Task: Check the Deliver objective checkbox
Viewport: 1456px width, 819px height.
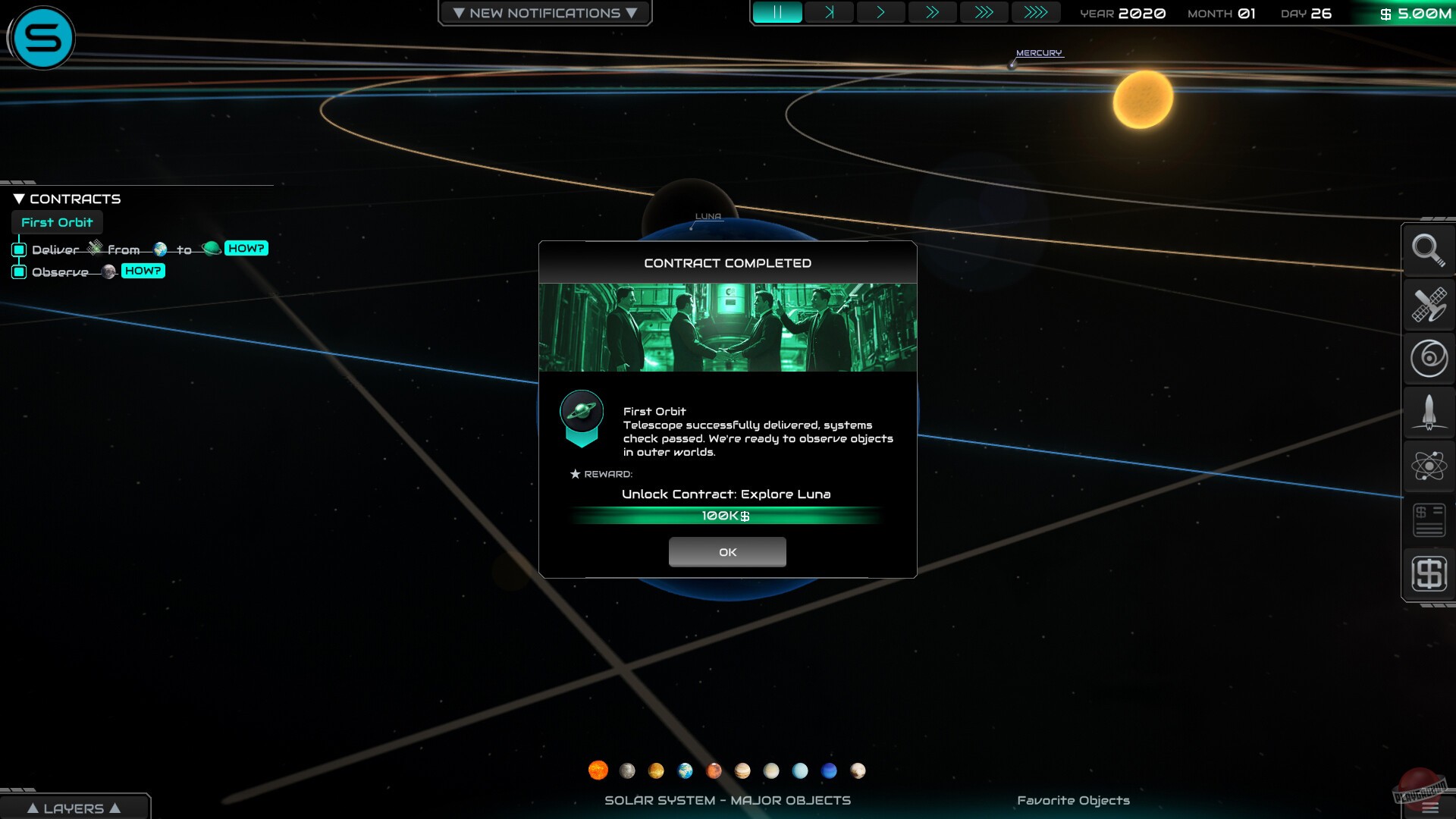Action: click(19, 248)
